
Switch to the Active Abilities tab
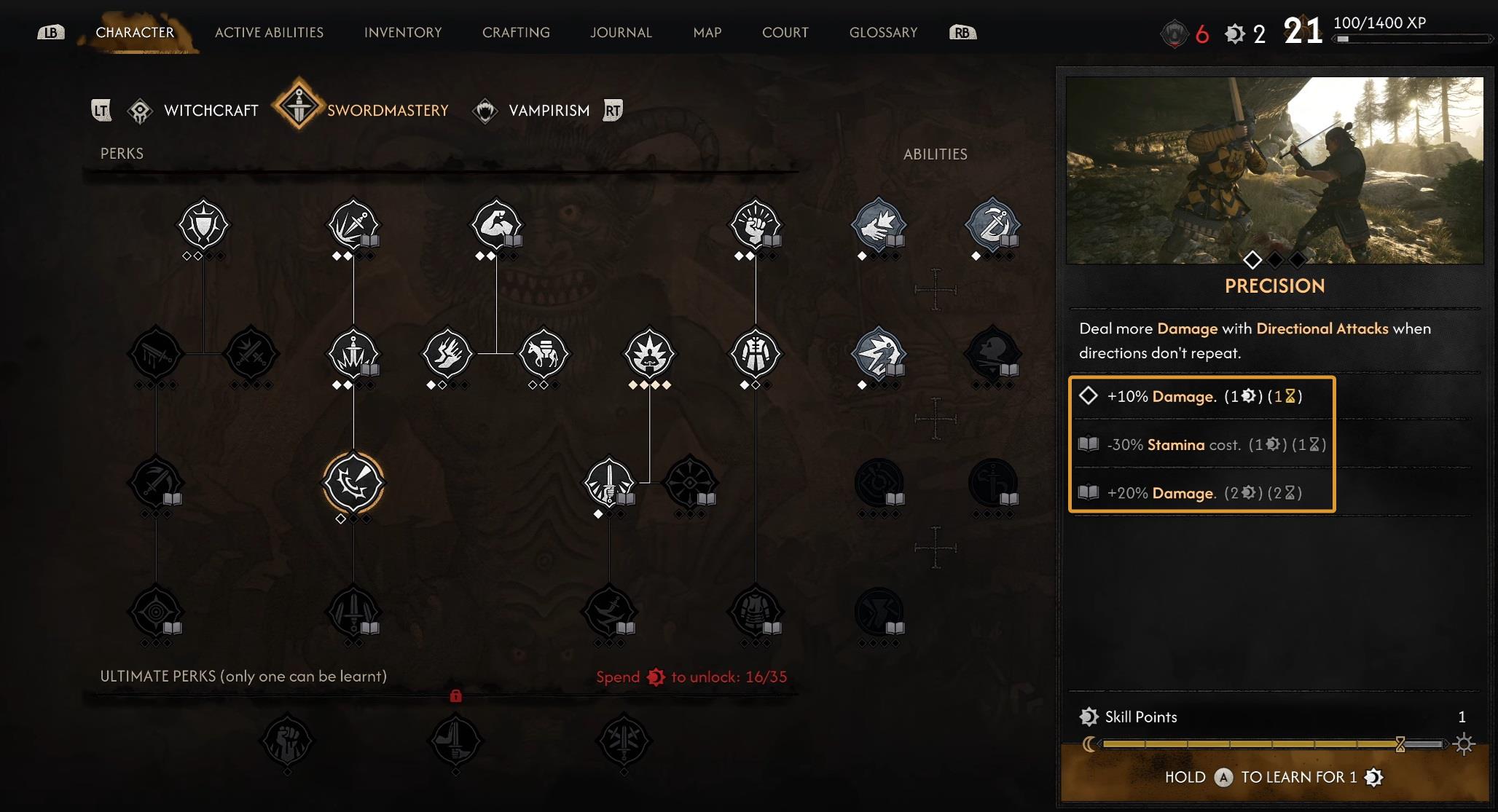point(269,33)
